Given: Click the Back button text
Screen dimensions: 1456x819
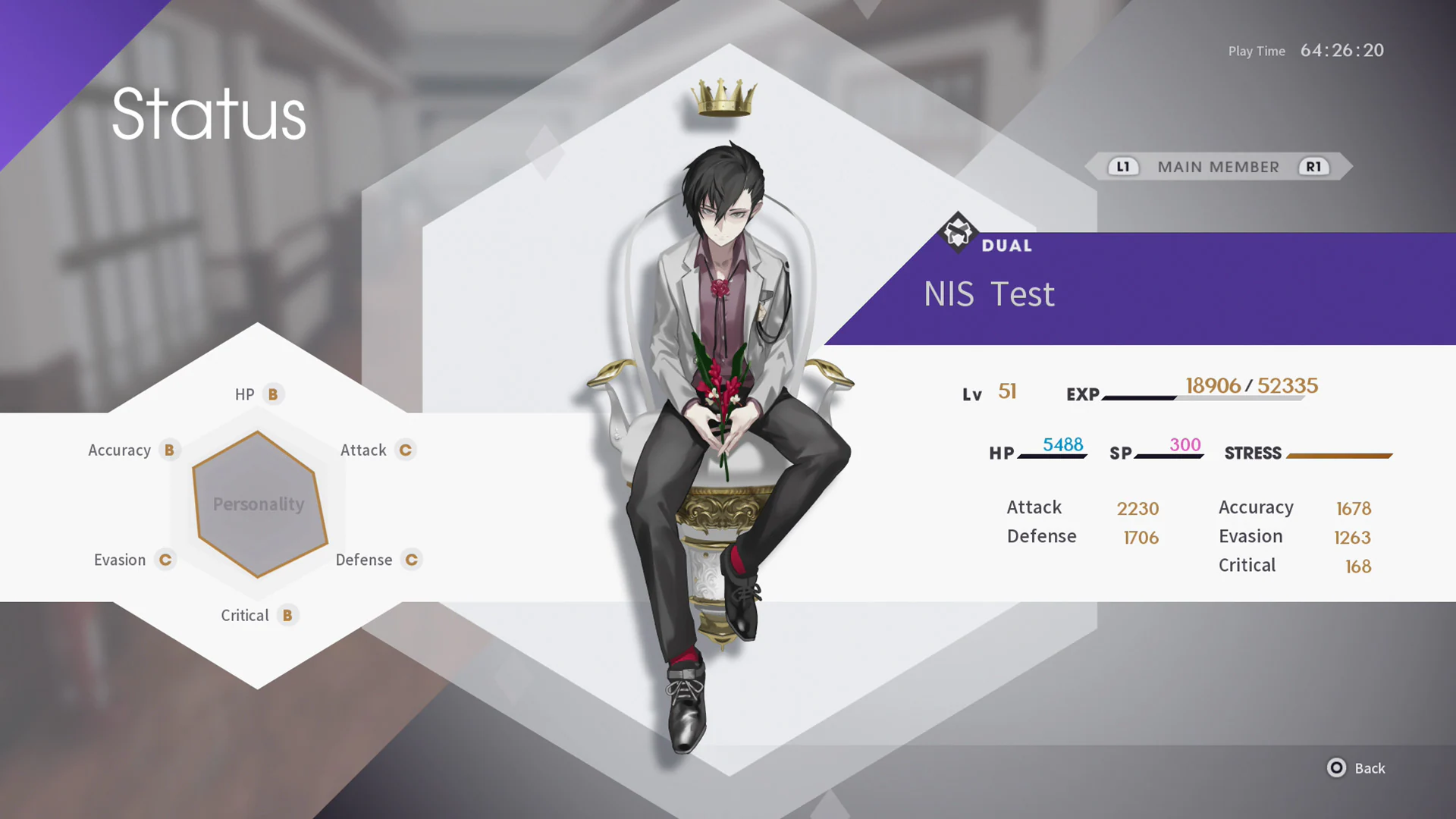Looking at the screenshot, I should coord(1371,768).
